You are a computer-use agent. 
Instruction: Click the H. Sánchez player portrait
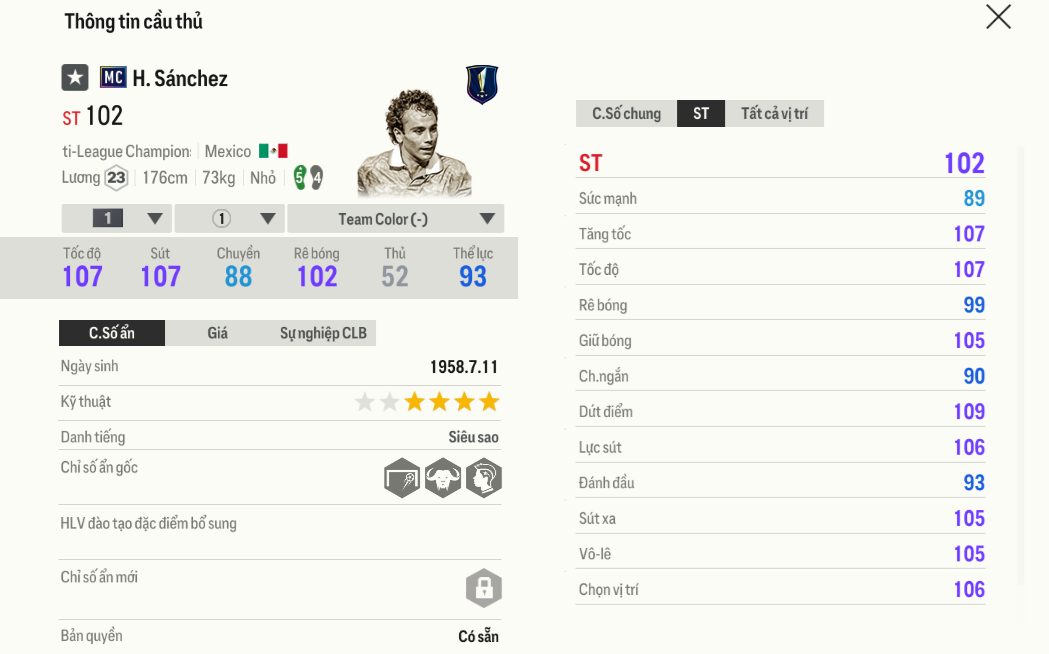click(412, 145)
